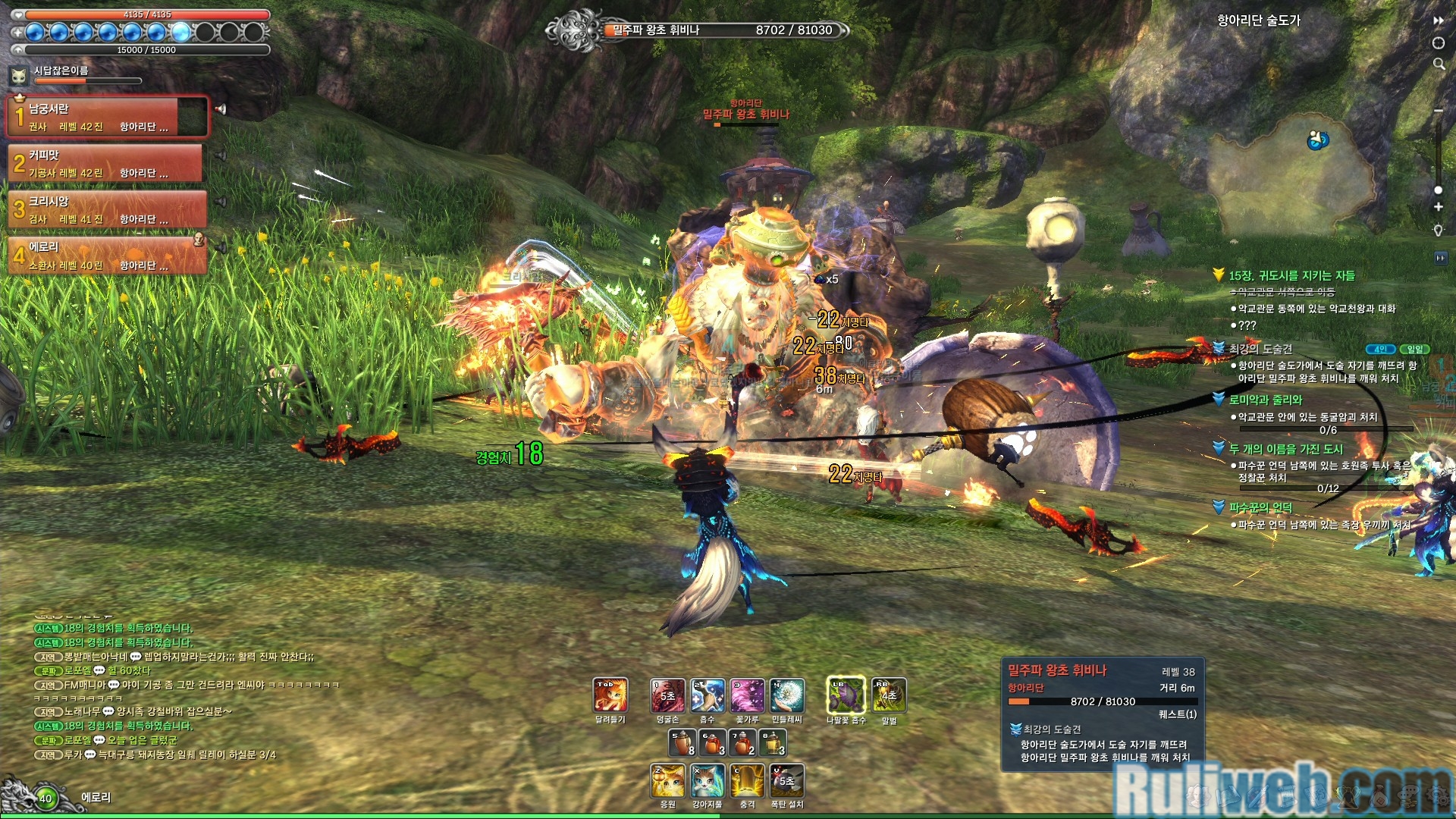Viewport: 1456px width, 819px height.
Task: Select the 응원 cheering cat skill
Action: (668, 781)
